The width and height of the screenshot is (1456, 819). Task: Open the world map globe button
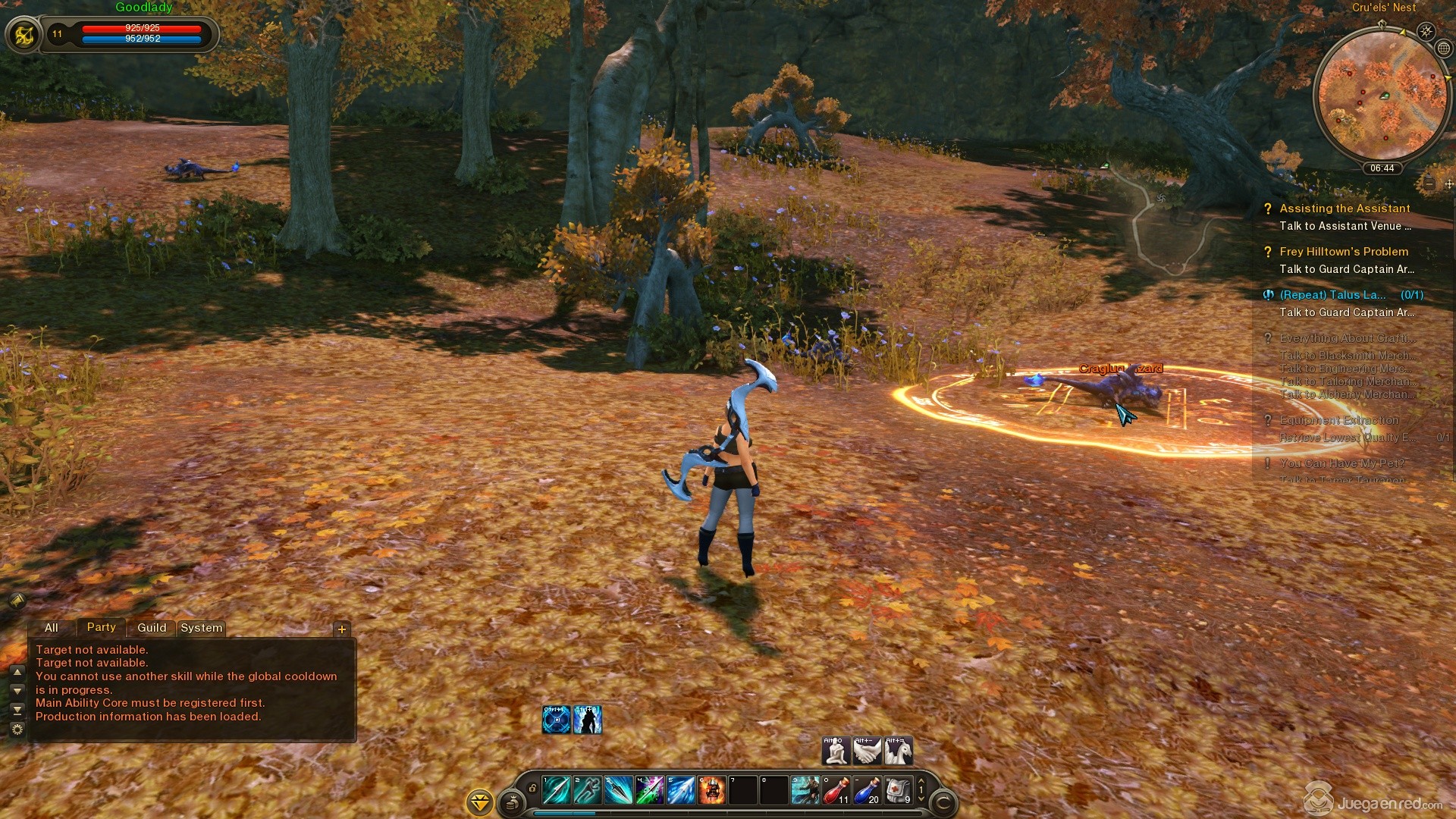1444,49
